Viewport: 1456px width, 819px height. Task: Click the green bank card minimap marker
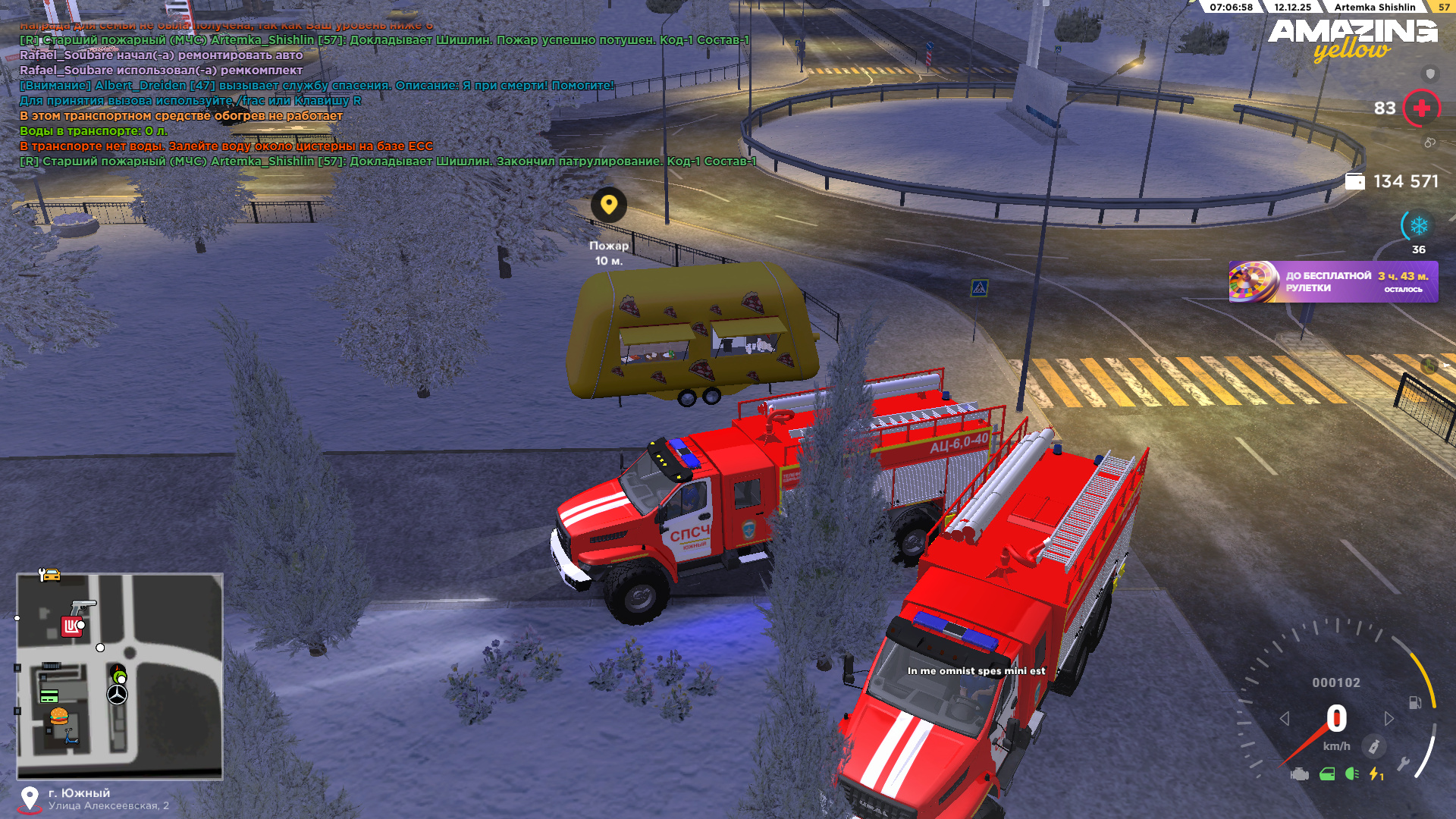pos(49,696)
